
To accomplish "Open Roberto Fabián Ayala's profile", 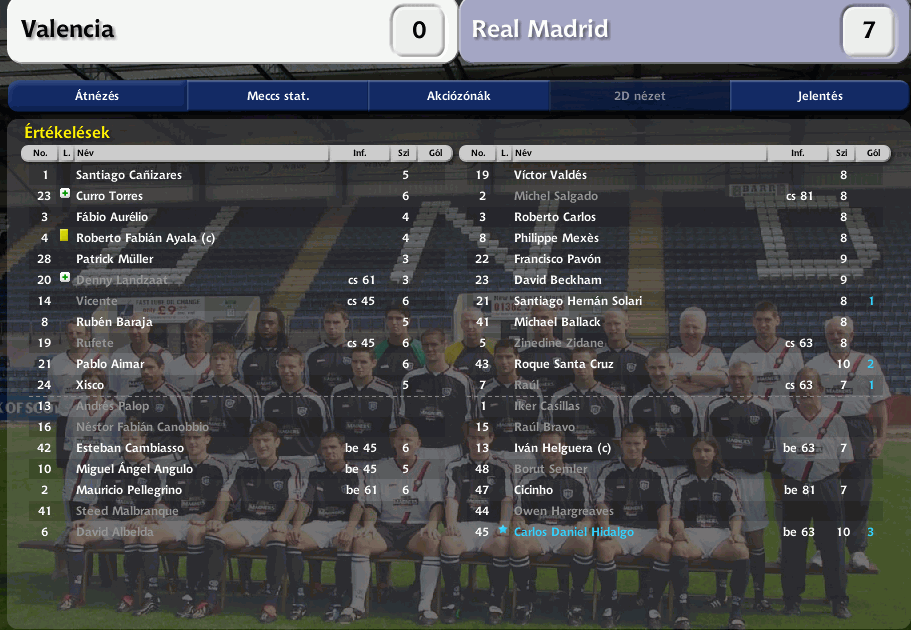I will click(145, 238).
